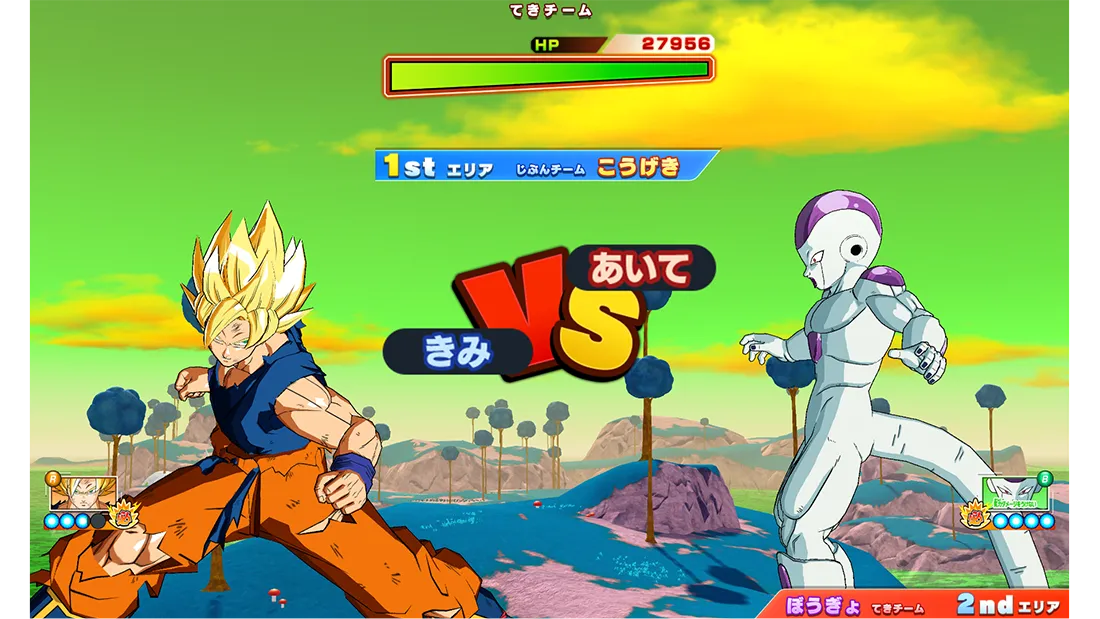Click the 2nd エリア ぼうぎょ banner
Screen dimensions: 1100x619
click(x=915, y=605)
